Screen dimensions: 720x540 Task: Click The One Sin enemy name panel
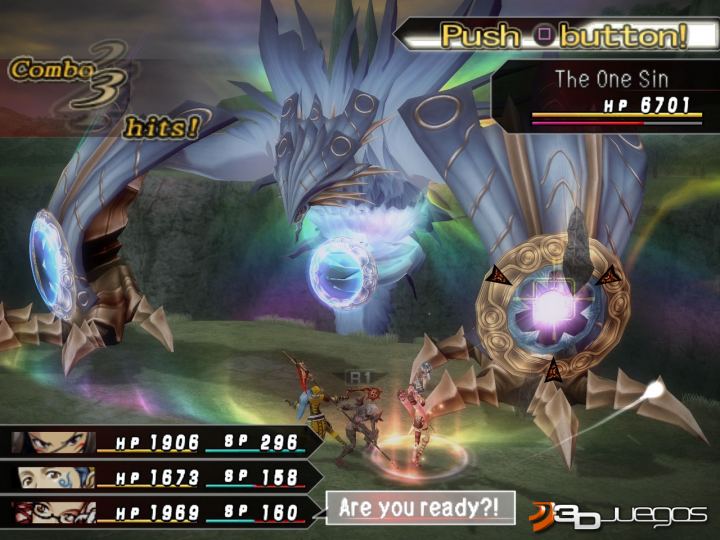(x=612, y=80)
